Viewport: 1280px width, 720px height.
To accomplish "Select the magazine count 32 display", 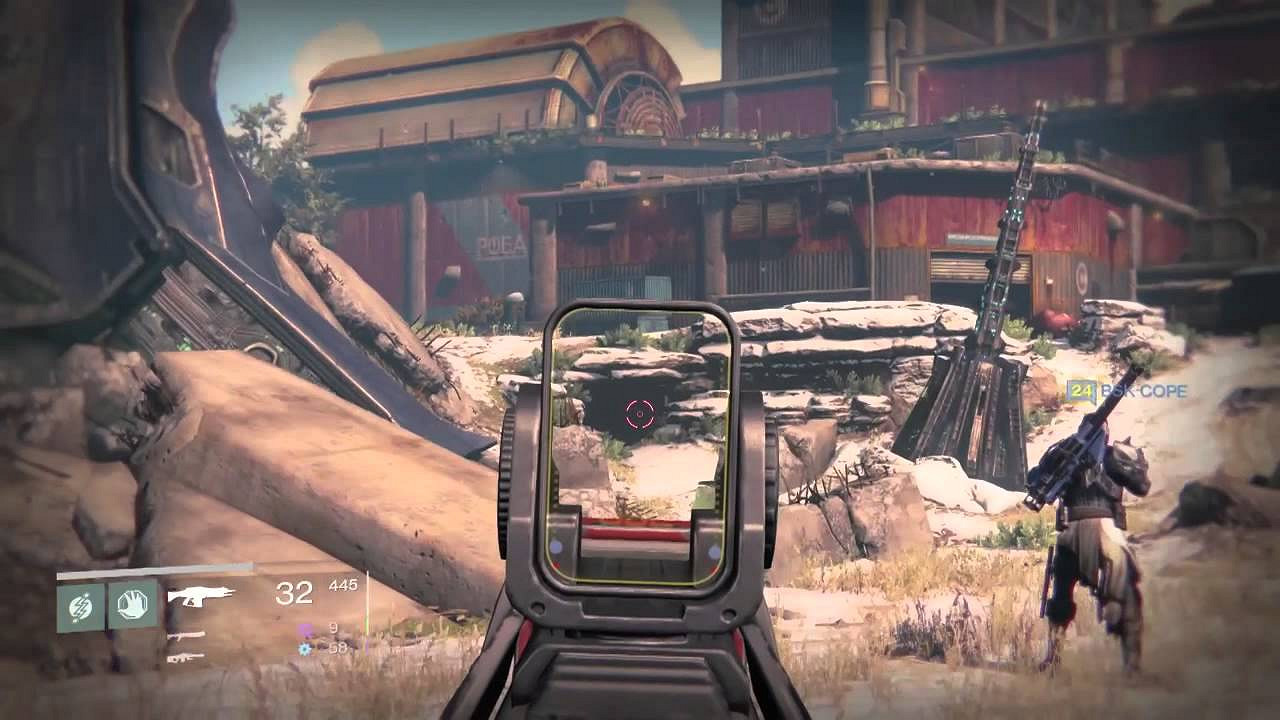I will coord(292,594).
